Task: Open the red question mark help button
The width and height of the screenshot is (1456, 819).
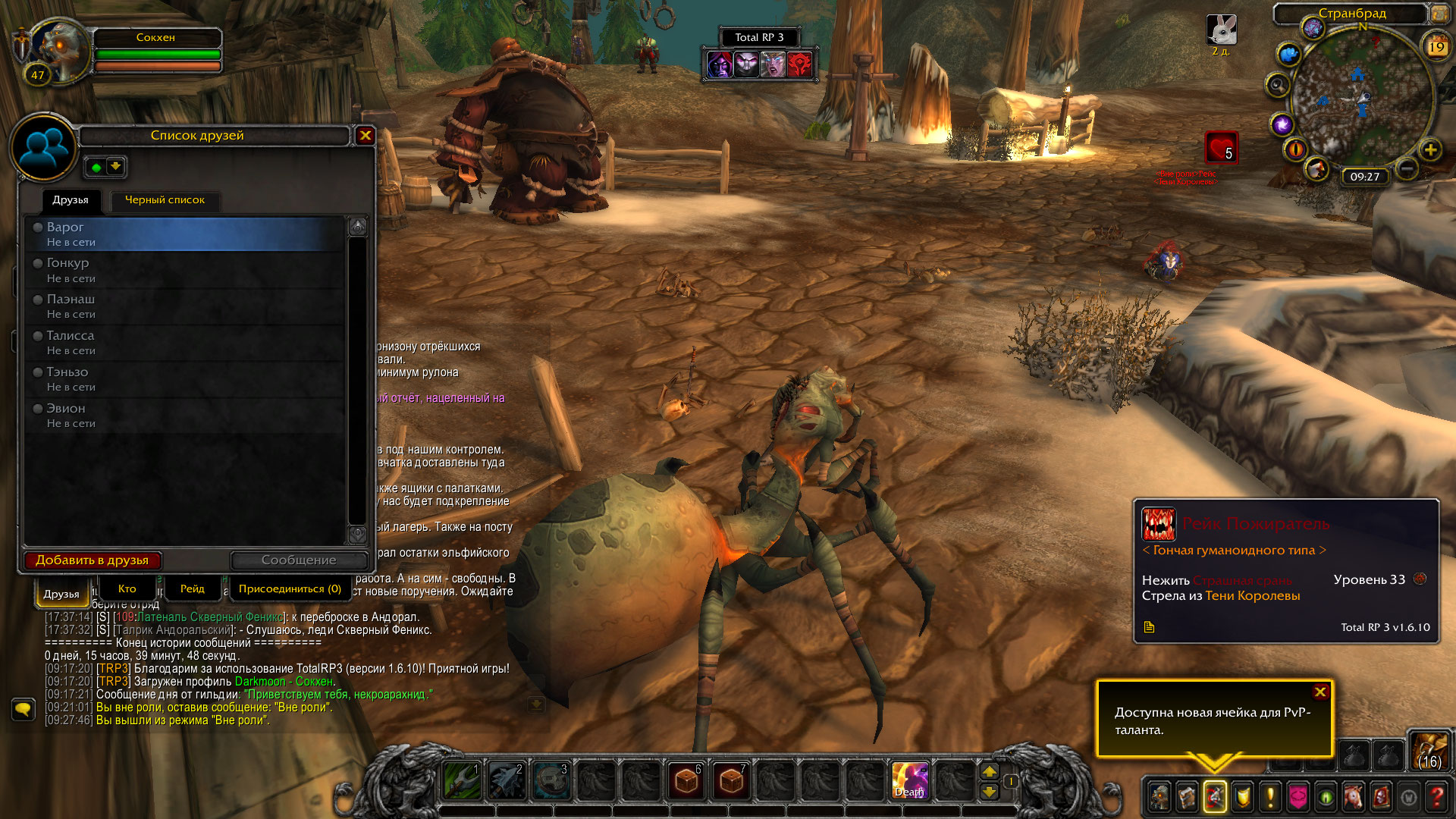Action: click(x=1436, y=797)
